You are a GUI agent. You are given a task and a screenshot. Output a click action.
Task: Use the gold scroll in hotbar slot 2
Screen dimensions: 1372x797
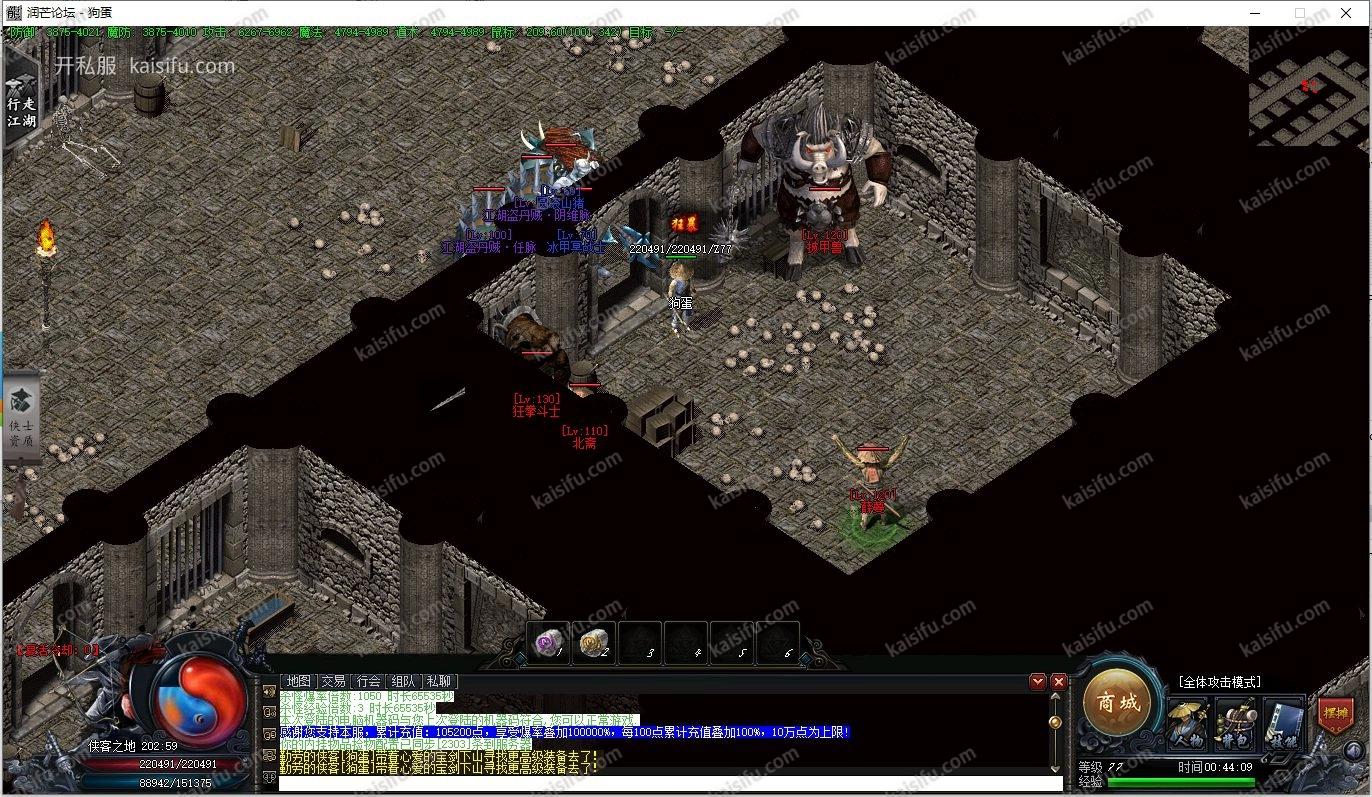[x=594, y=642]
